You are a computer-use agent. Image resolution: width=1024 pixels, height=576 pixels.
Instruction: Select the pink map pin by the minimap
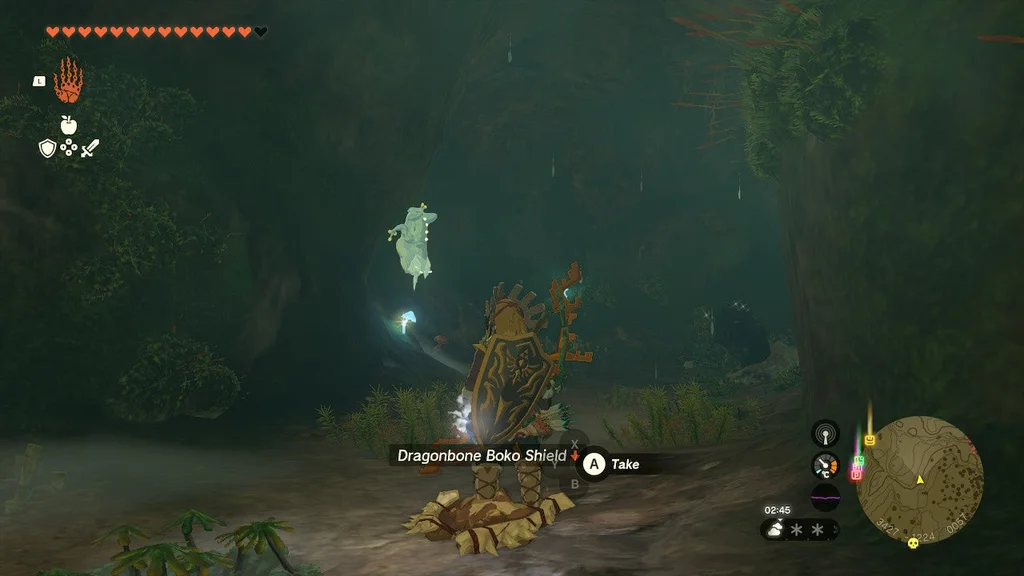coord(856,473)
